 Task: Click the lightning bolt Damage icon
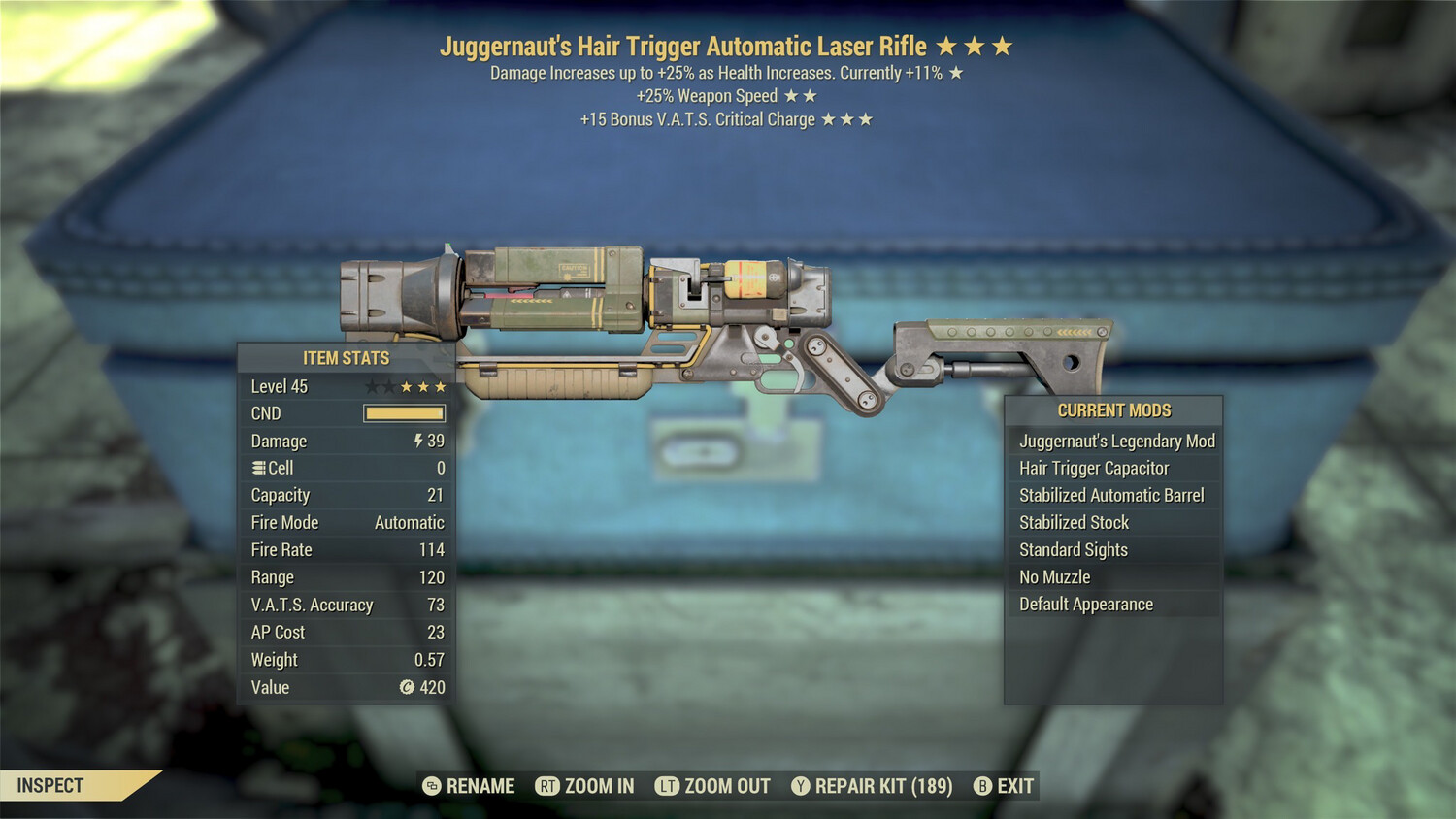416,441
